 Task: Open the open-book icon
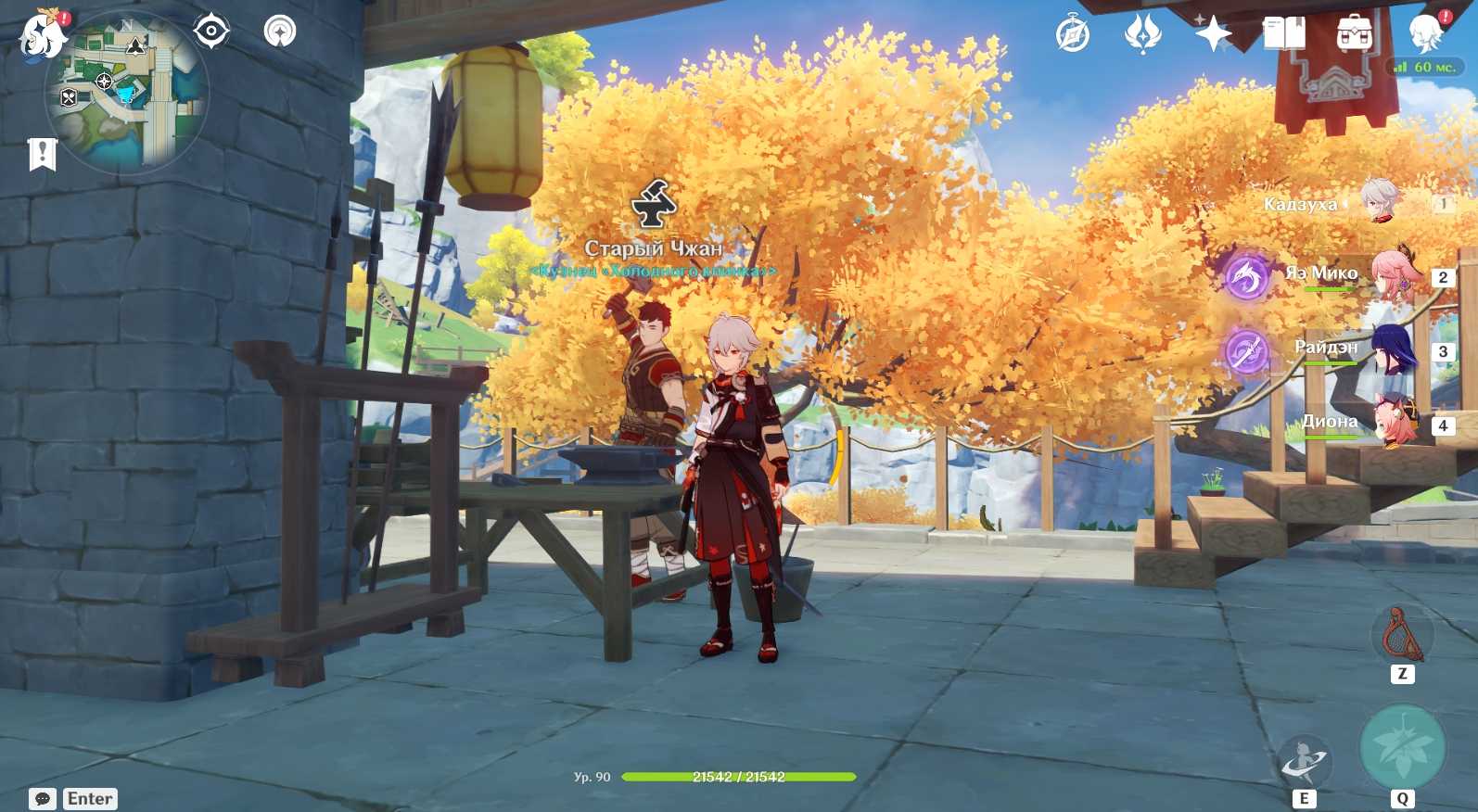(x=1283, y=35)
